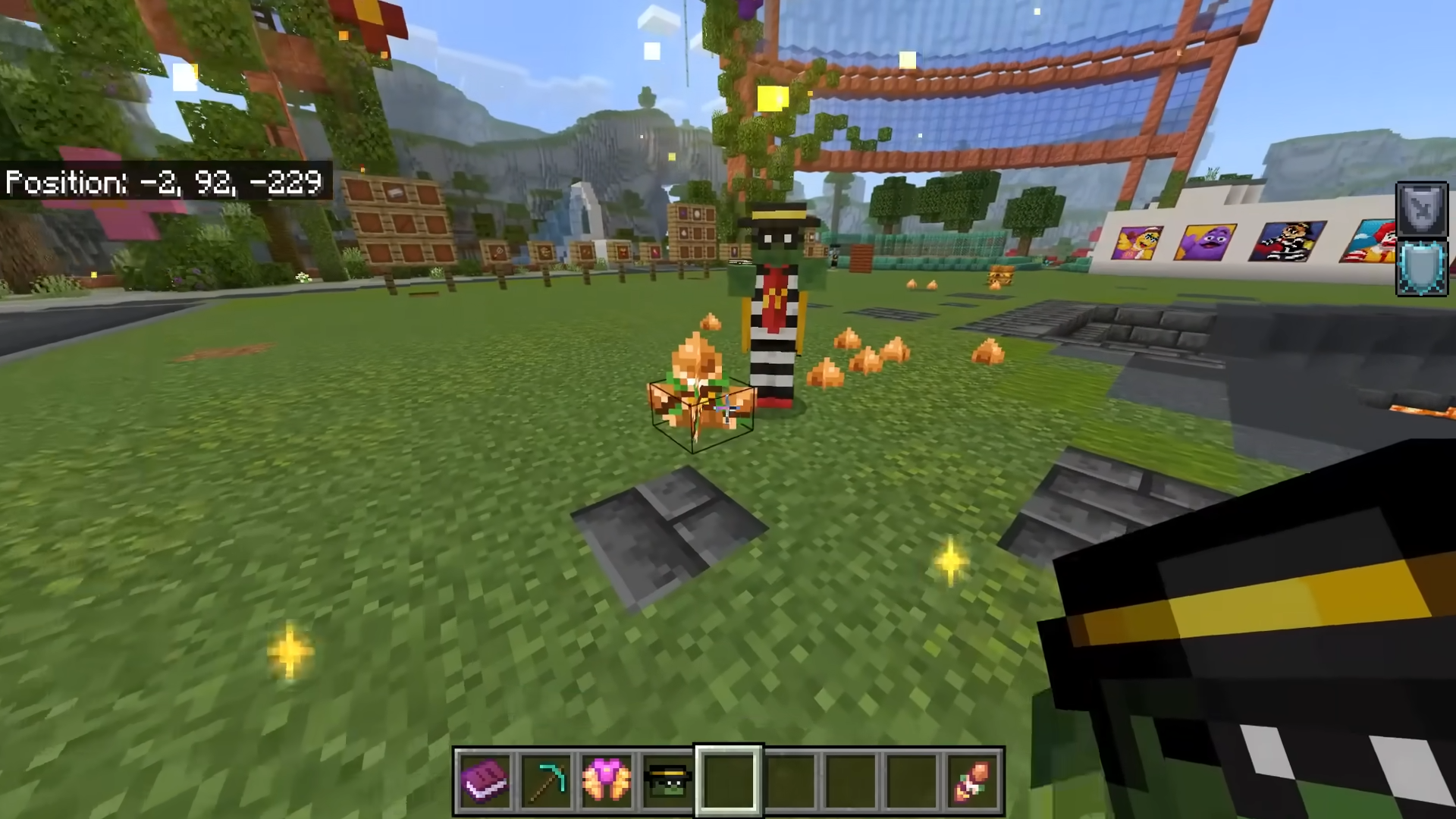The height and width of the screenshot is (819, 1456).
Task: Click the glowing blue shield icon
Action: click(x=1422, y=268)
